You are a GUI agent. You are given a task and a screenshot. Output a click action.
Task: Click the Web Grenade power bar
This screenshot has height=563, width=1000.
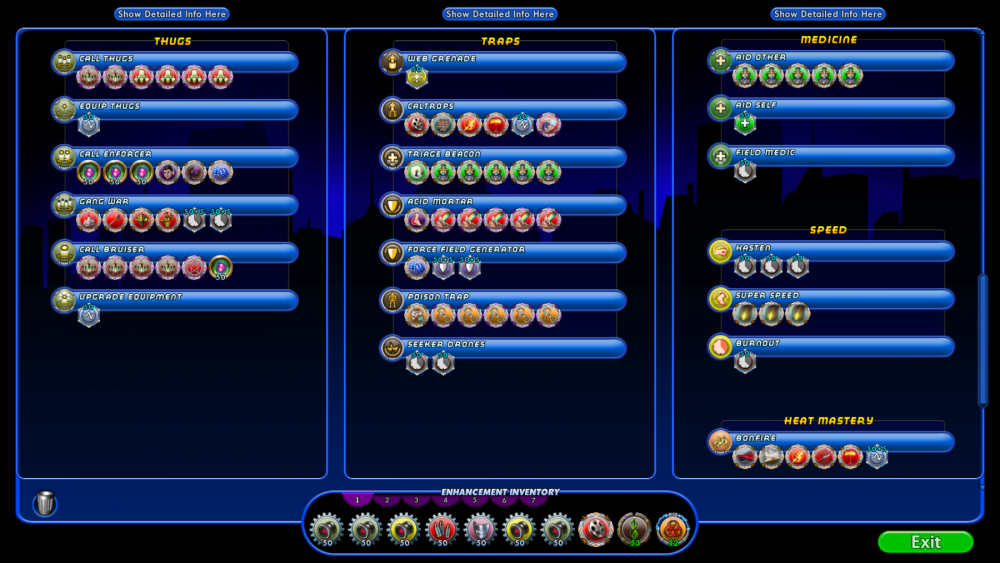[513, 61]
